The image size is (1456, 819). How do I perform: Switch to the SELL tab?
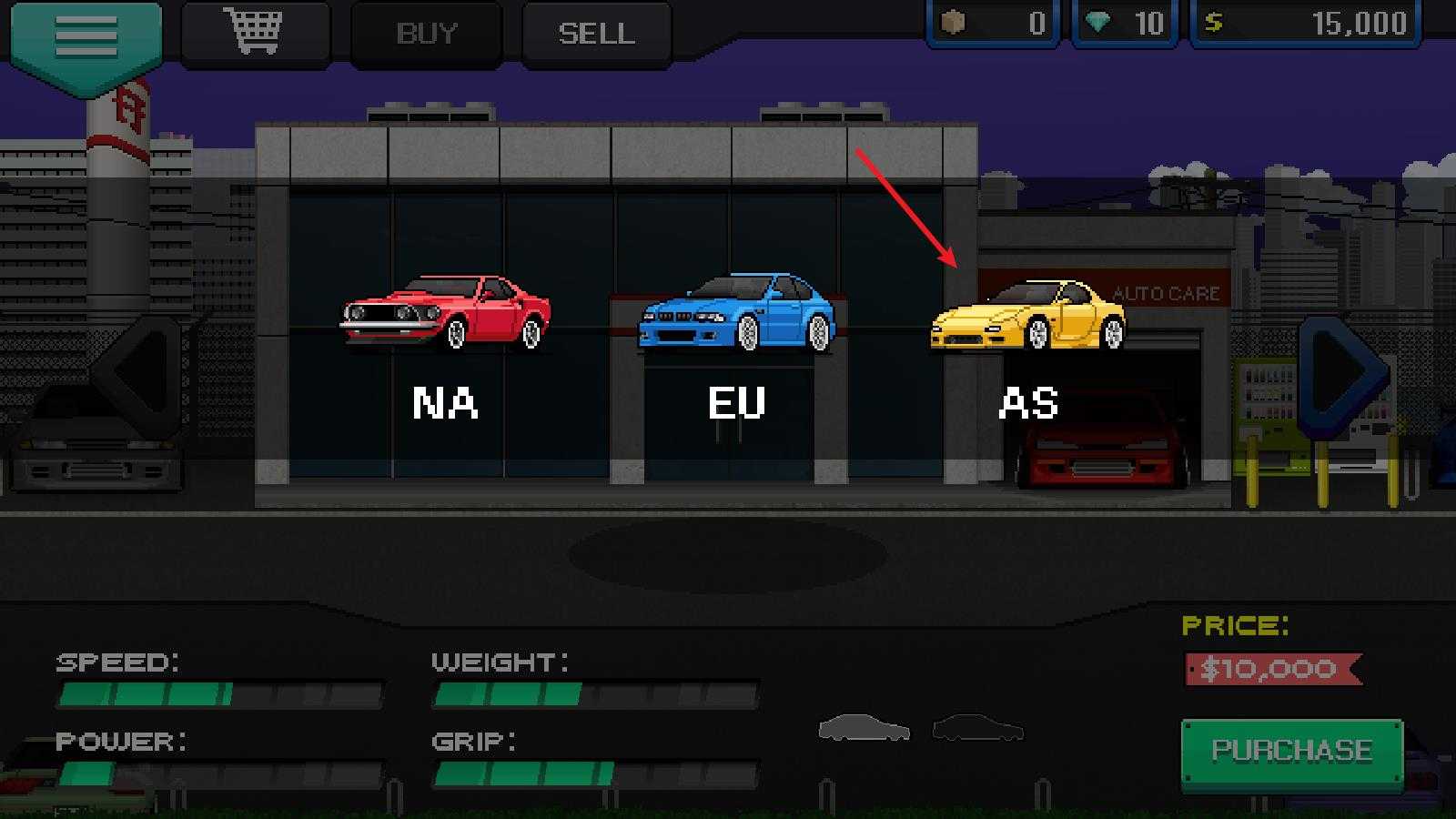click(x=596, y=34)
